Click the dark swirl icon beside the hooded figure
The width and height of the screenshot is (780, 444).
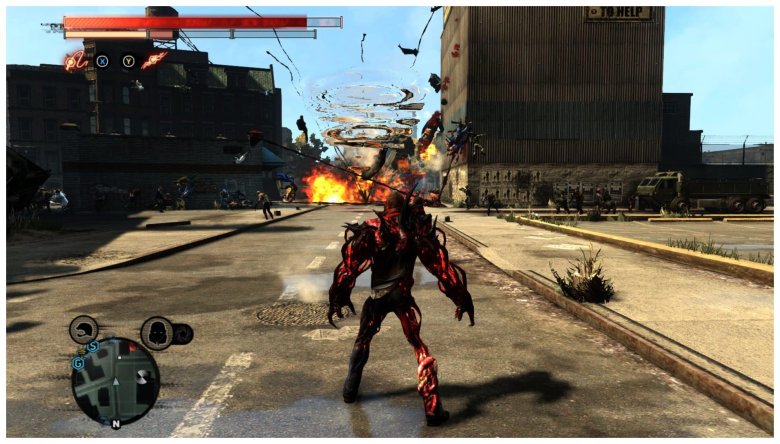(183, 334)
